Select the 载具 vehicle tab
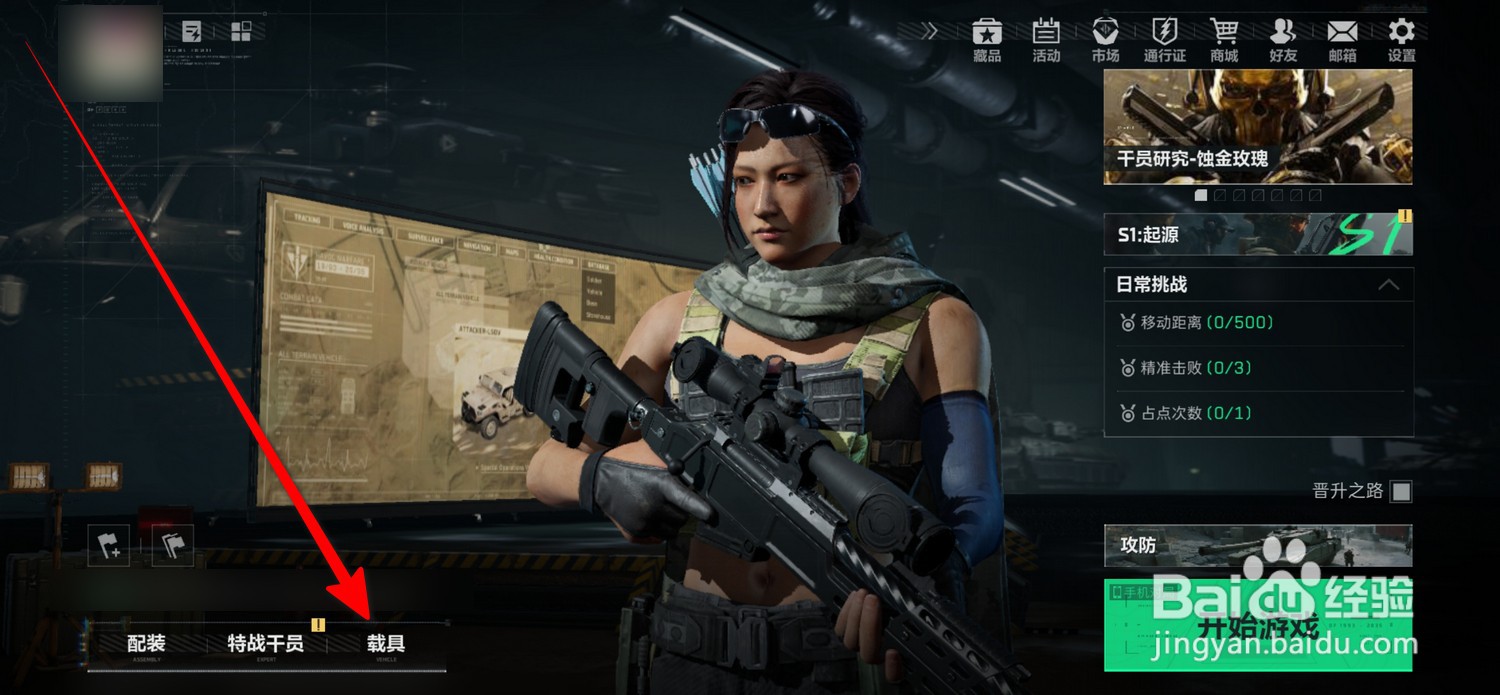The width and height of the screenshot is (1500, 695). pos(386,644)
